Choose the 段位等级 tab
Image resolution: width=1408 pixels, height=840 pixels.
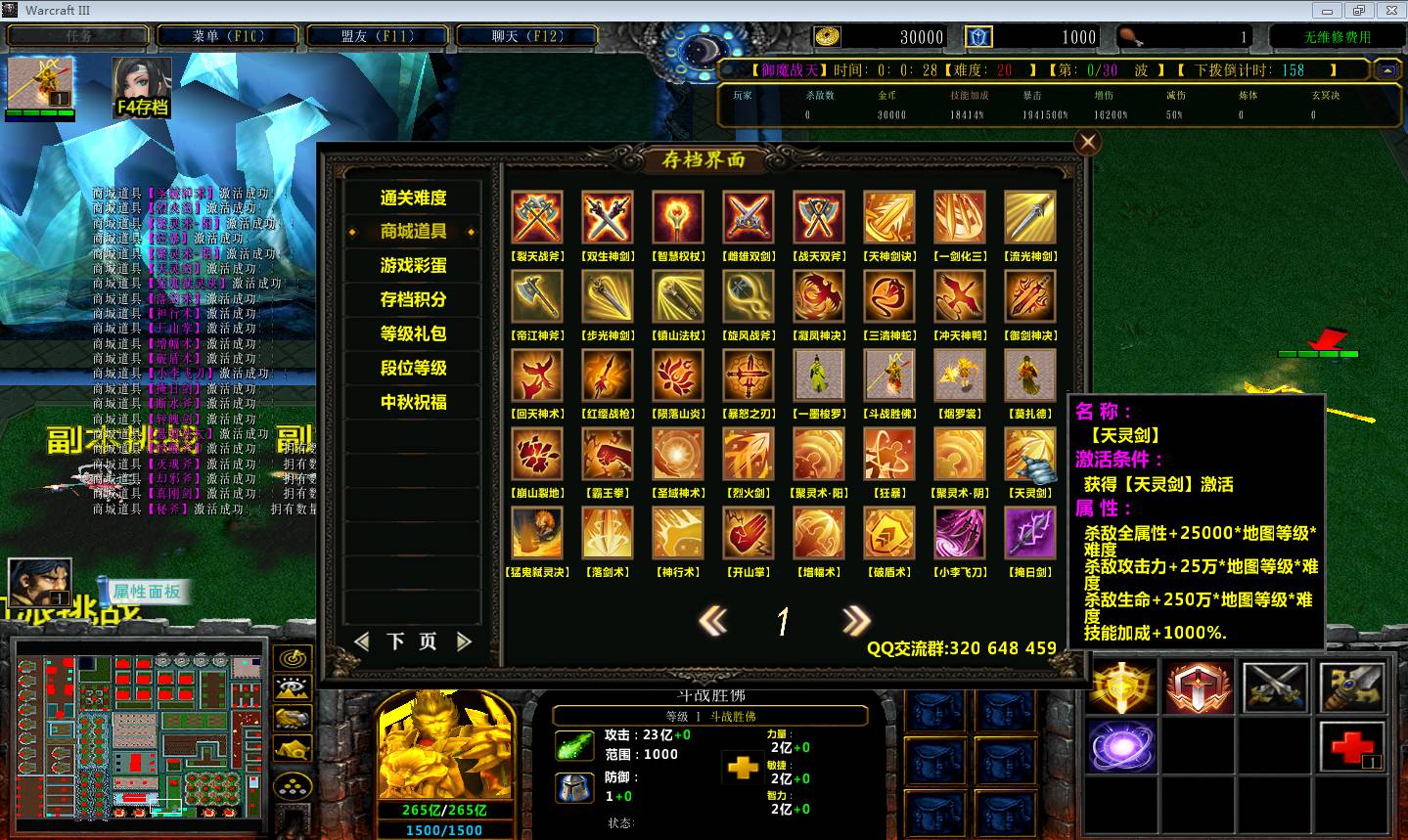point(413,368)
